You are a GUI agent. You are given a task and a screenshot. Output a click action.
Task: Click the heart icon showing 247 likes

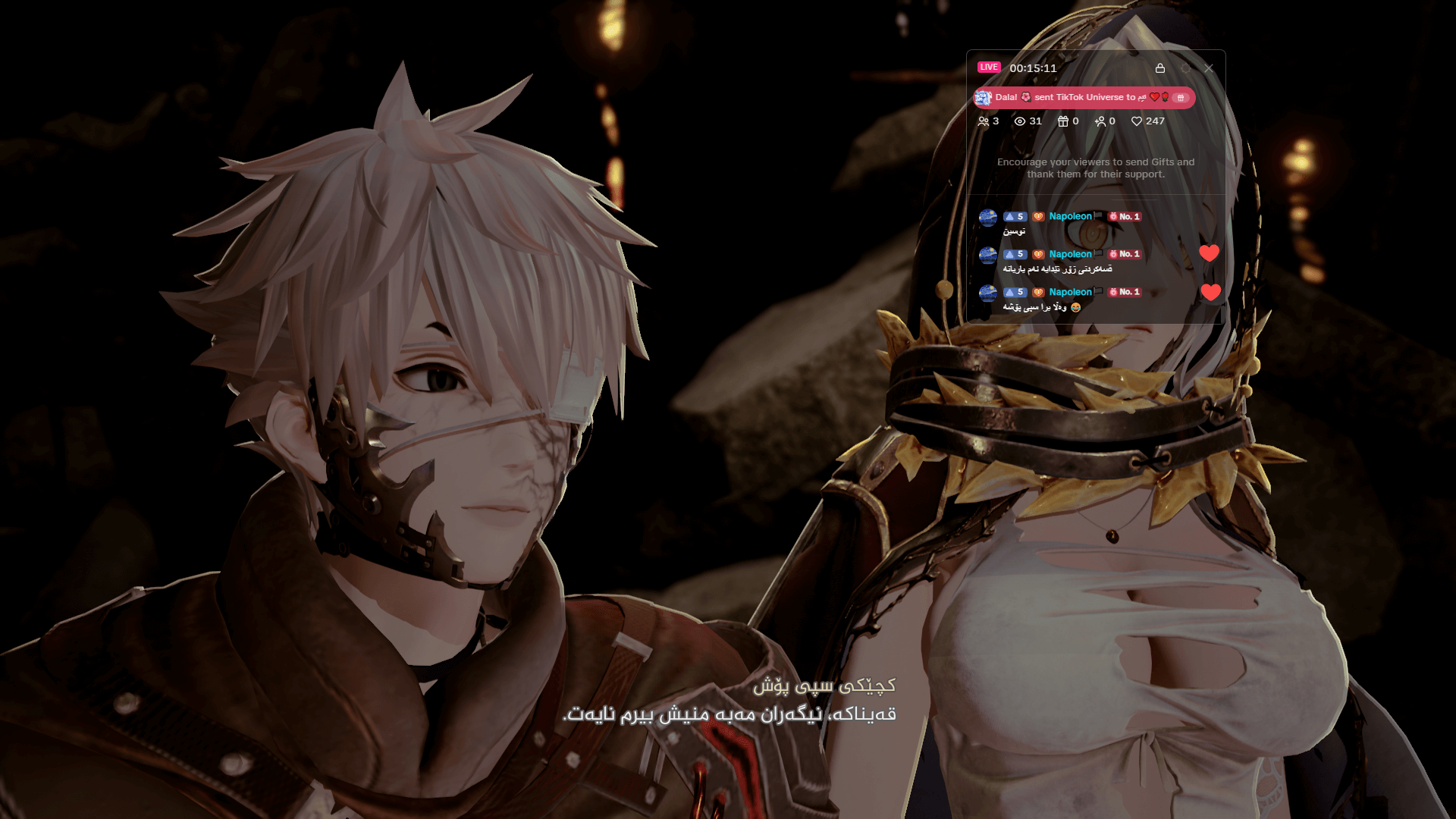(1137, 121)
